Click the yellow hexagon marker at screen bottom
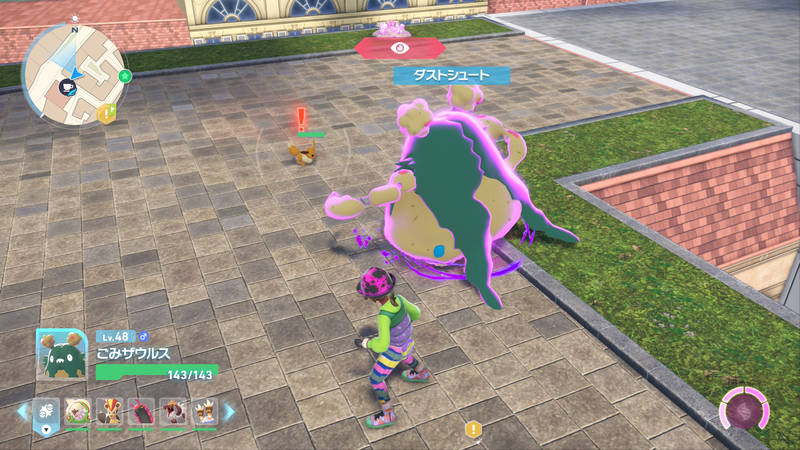 473,429
